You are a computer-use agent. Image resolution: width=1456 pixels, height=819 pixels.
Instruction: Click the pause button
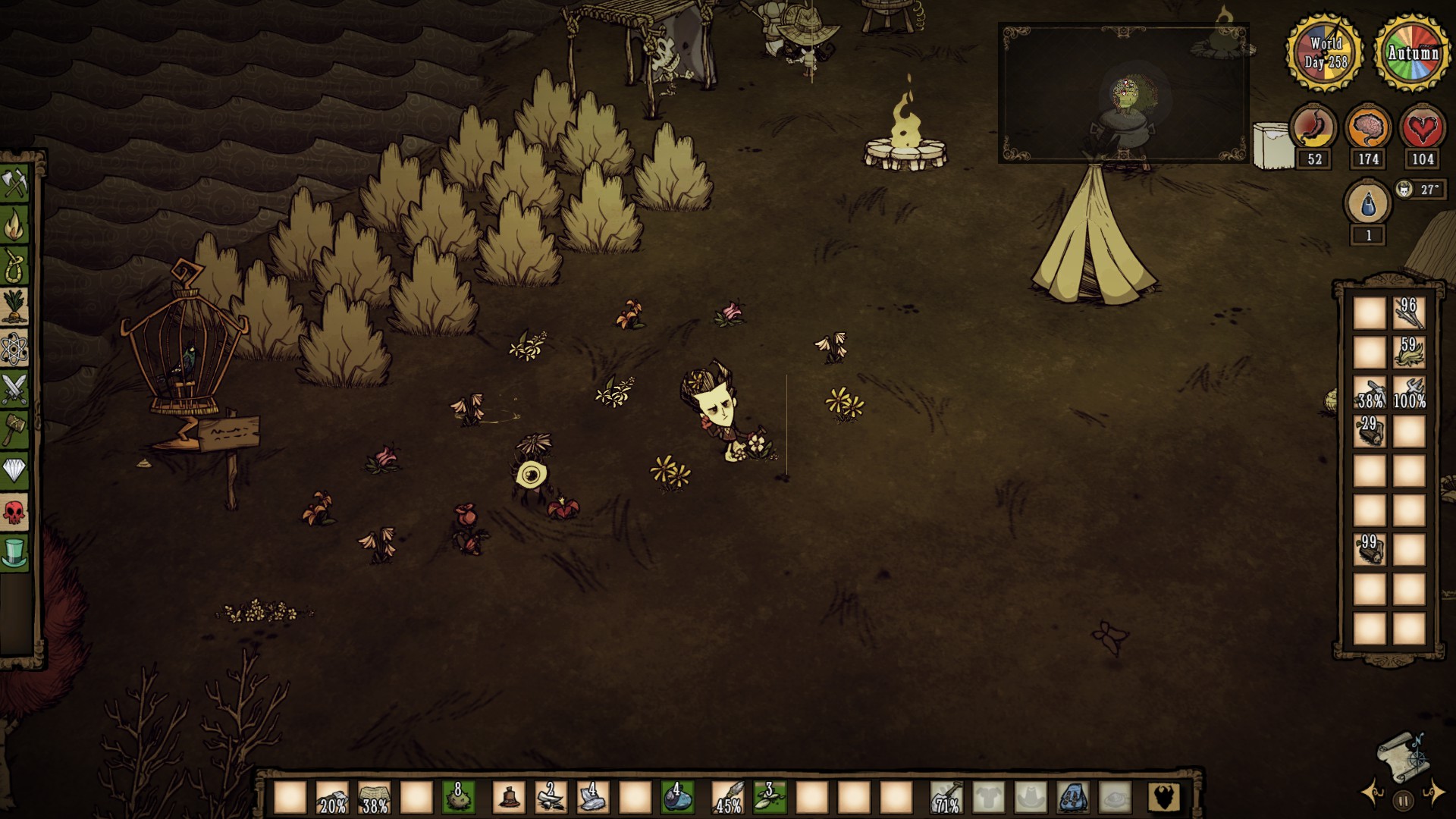(x=1403, y=799)
